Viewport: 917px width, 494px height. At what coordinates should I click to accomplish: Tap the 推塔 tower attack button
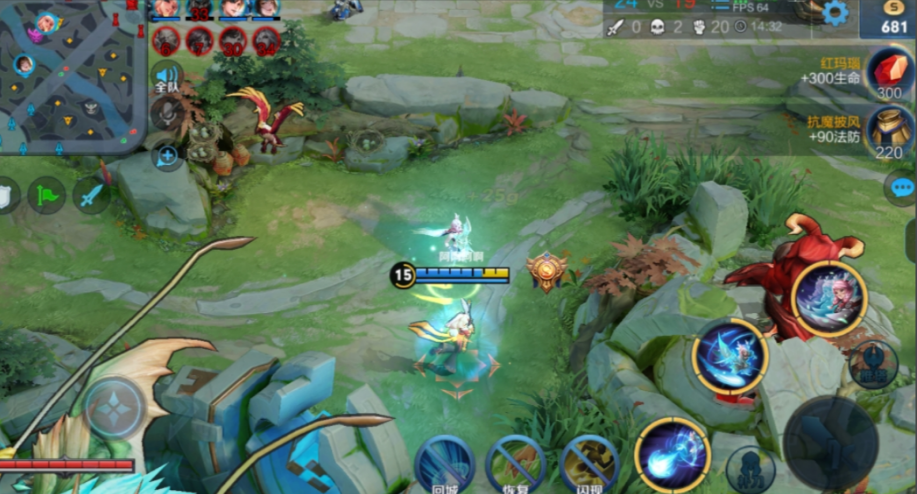tap(873, 364)
